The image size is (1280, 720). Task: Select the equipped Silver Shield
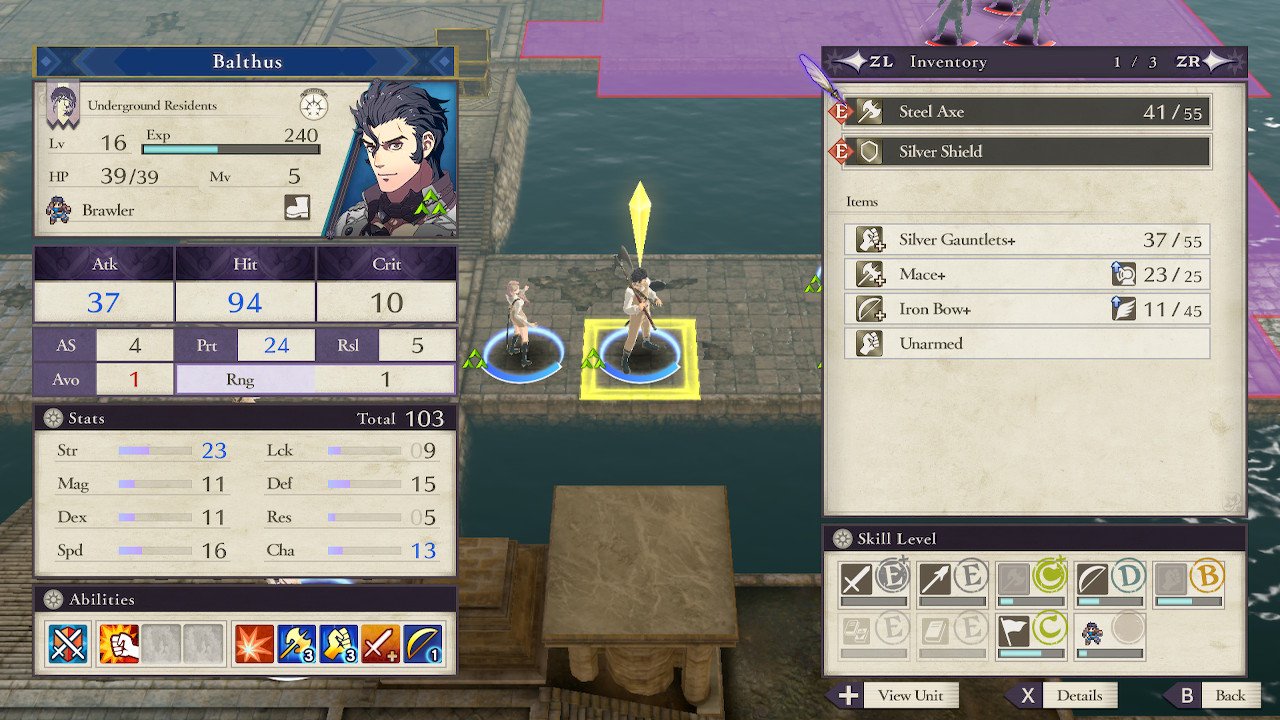[1027, 152]
